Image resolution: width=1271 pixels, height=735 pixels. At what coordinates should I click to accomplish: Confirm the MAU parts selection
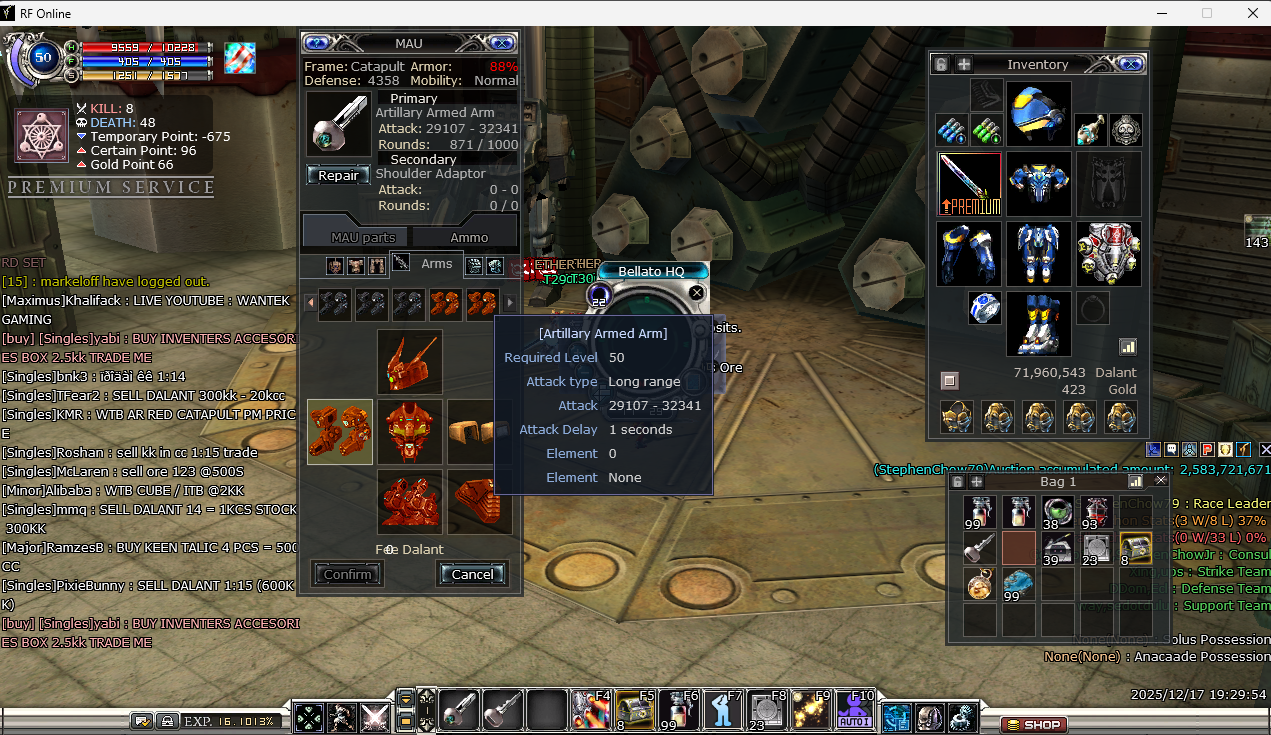point(347,574)
